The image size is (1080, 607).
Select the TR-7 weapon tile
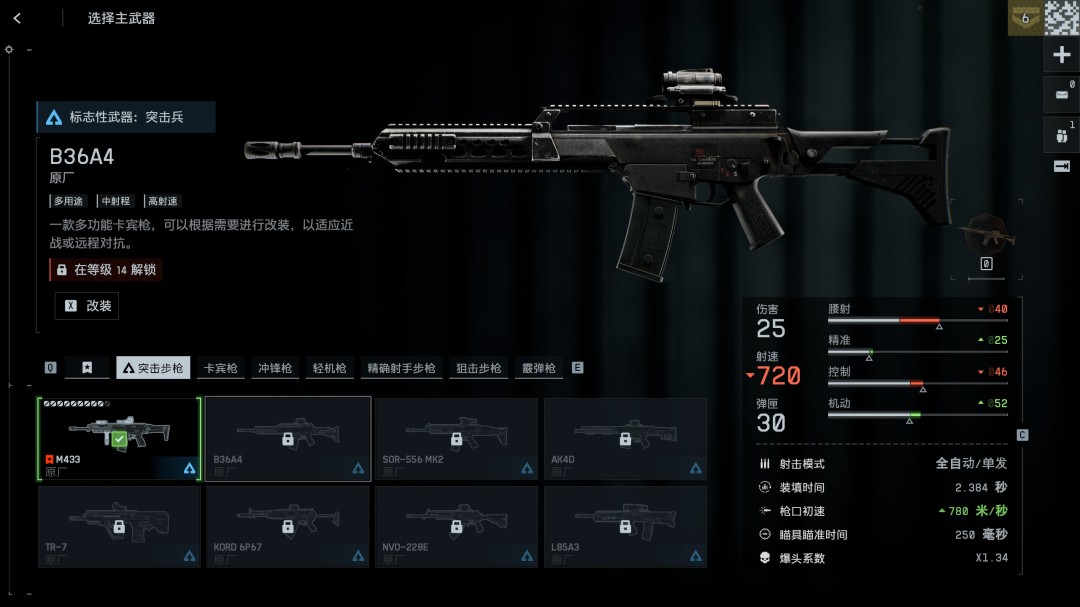tap(119, 526)
